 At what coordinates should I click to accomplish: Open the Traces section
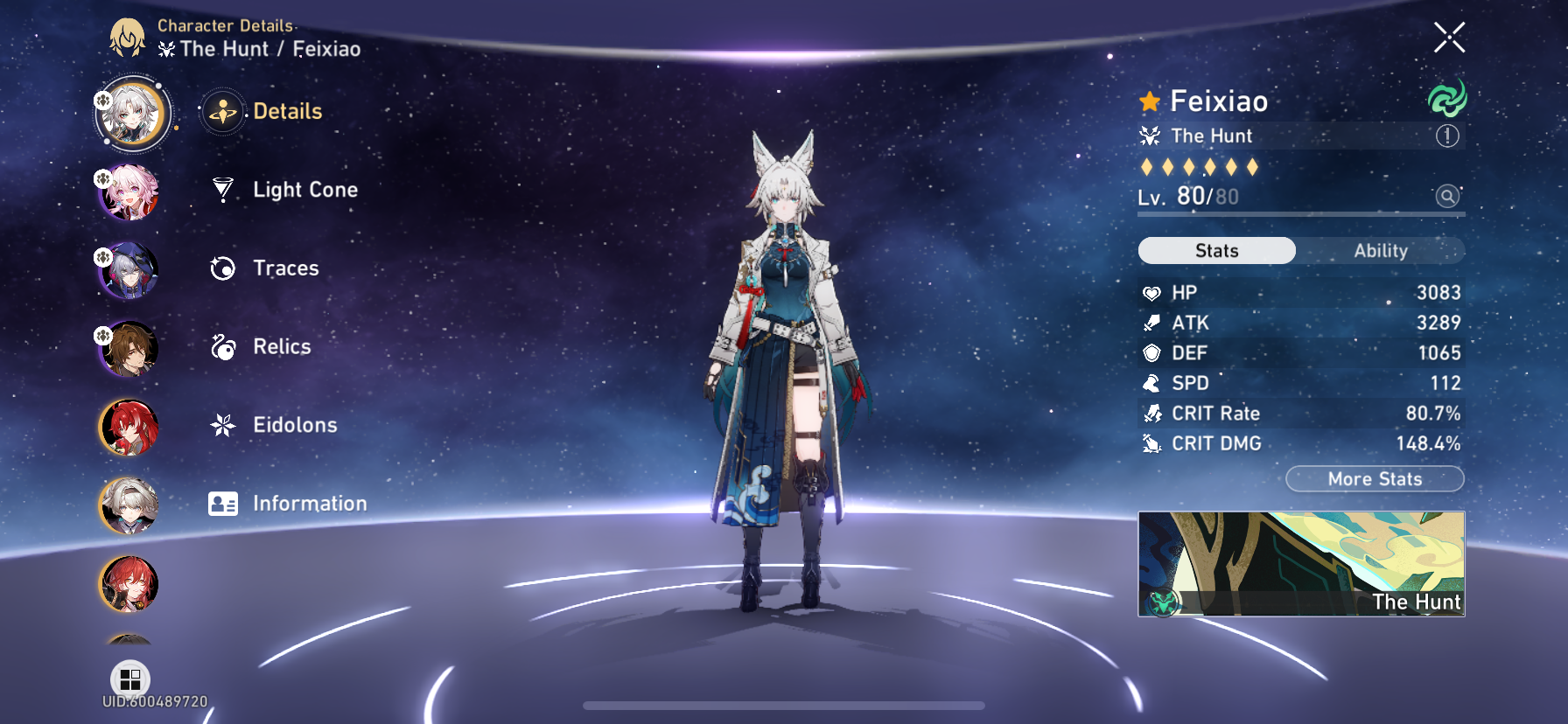coord(284,268)
